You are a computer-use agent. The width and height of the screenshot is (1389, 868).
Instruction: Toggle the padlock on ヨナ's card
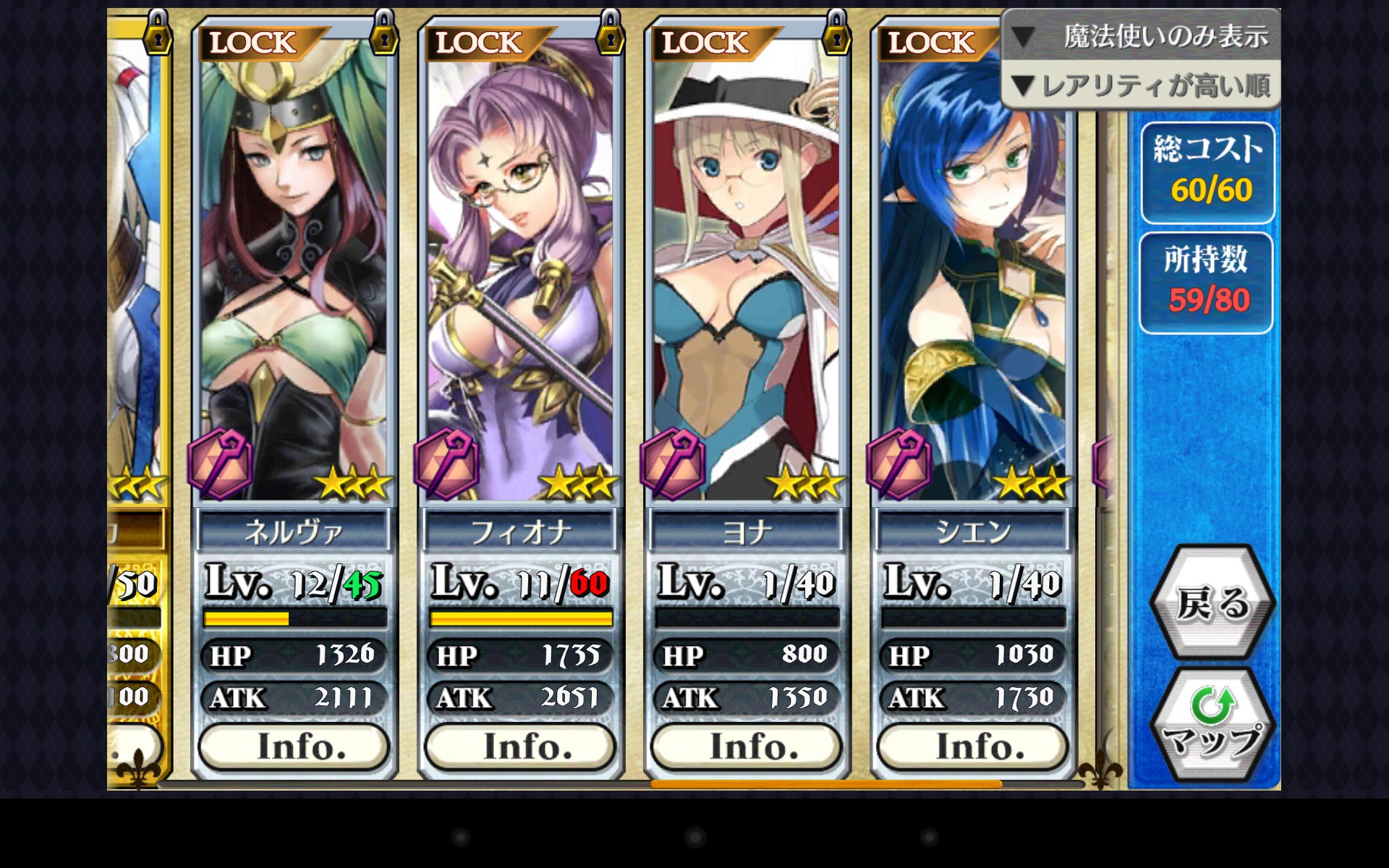click(837, 33)
